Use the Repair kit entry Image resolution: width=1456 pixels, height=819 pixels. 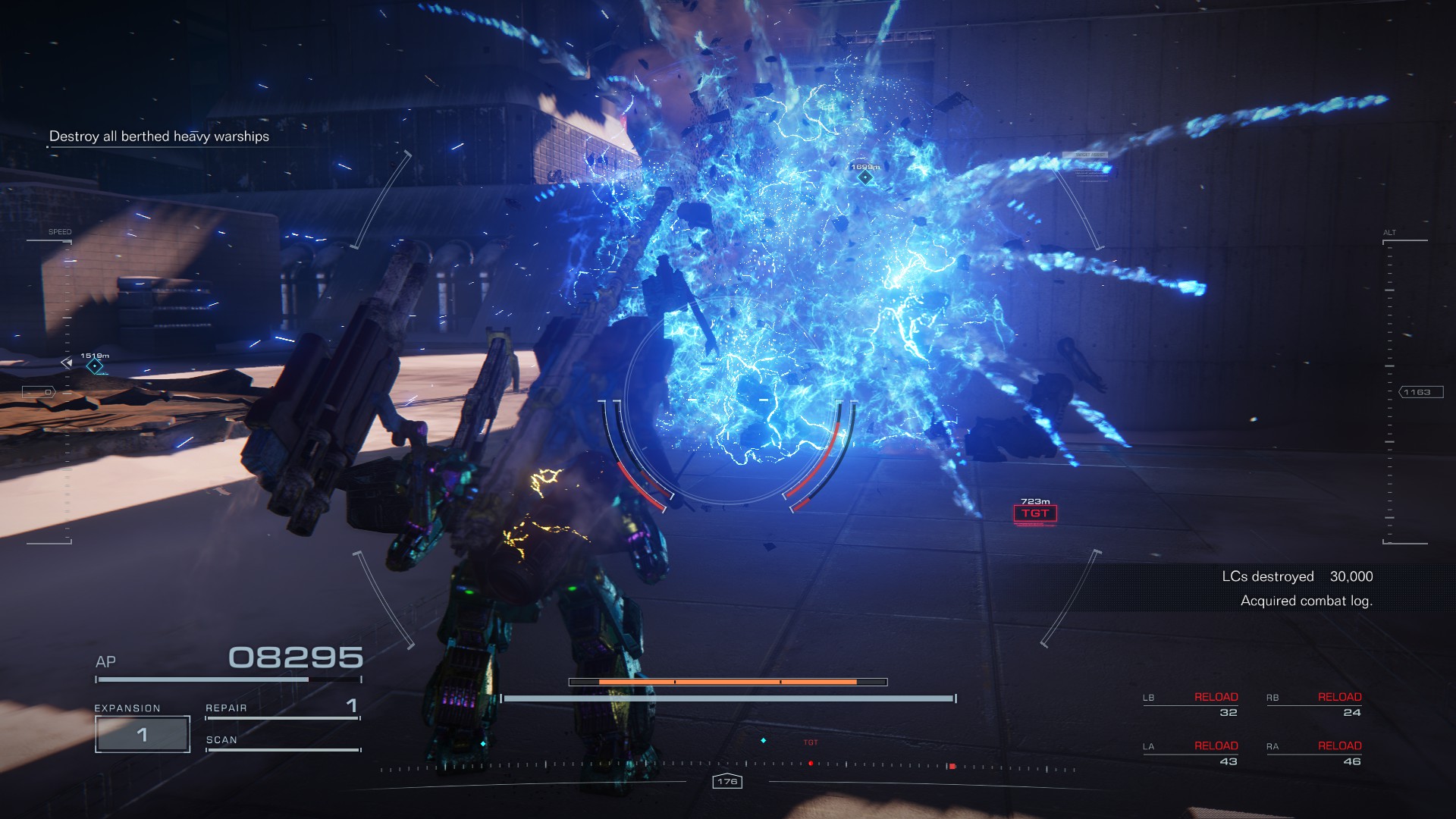click(x=282, y=708)
